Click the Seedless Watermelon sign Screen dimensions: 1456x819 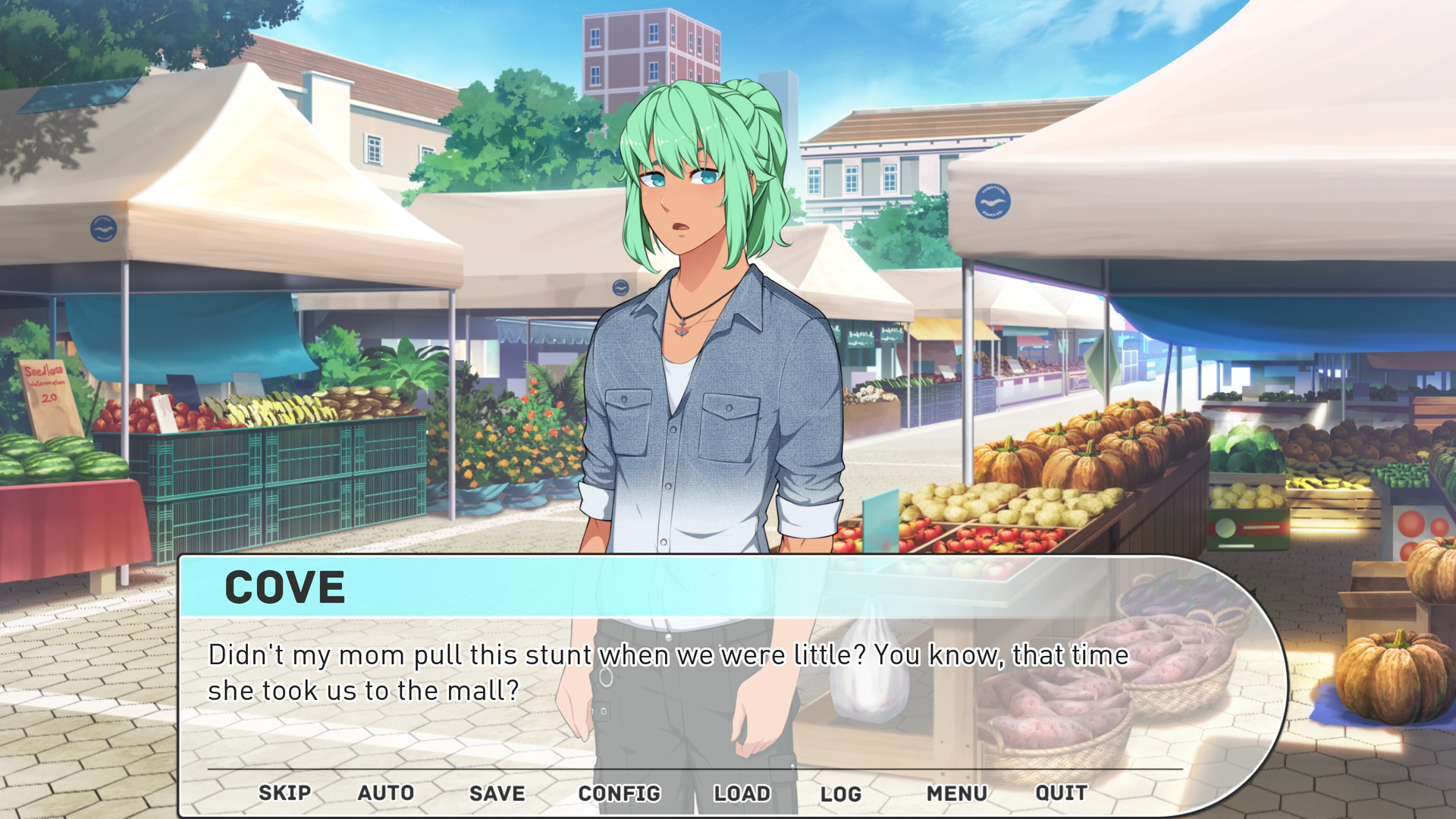42,385
